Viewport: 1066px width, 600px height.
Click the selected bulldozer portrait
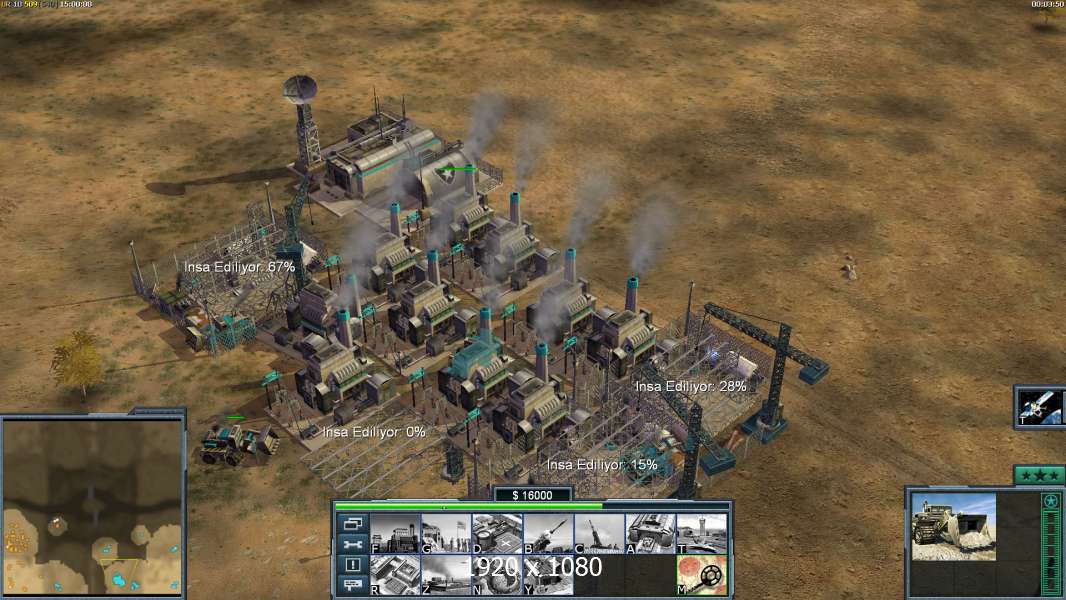point(953,527)
